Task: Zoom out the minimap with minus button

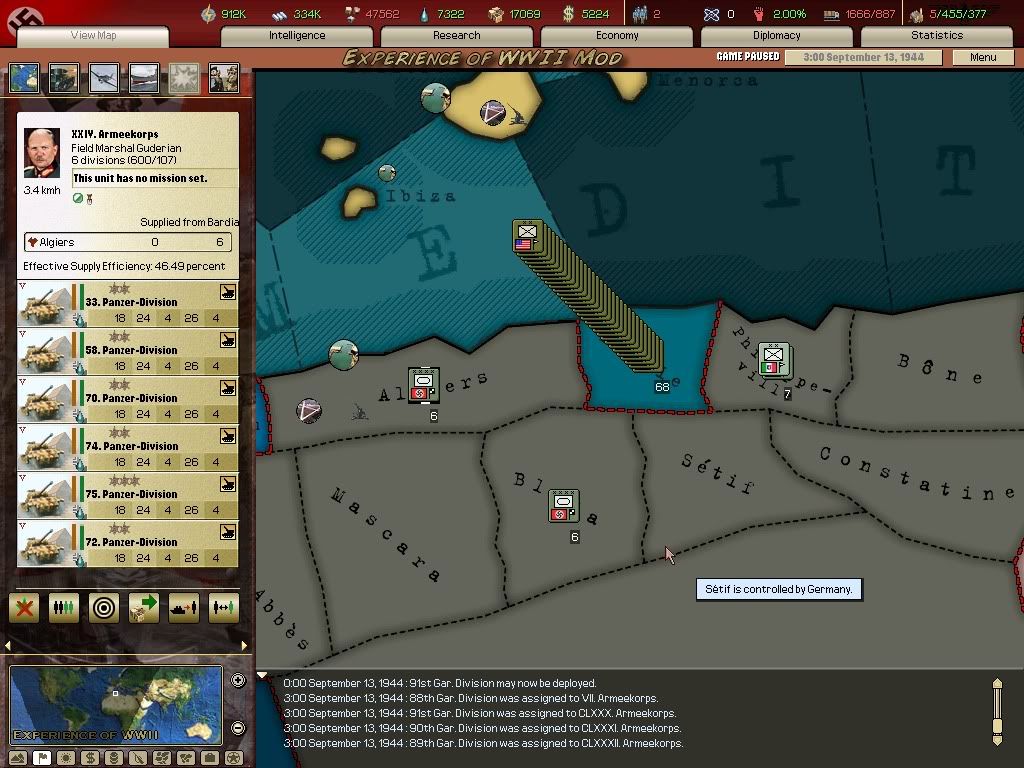Action: pos(238,728)
